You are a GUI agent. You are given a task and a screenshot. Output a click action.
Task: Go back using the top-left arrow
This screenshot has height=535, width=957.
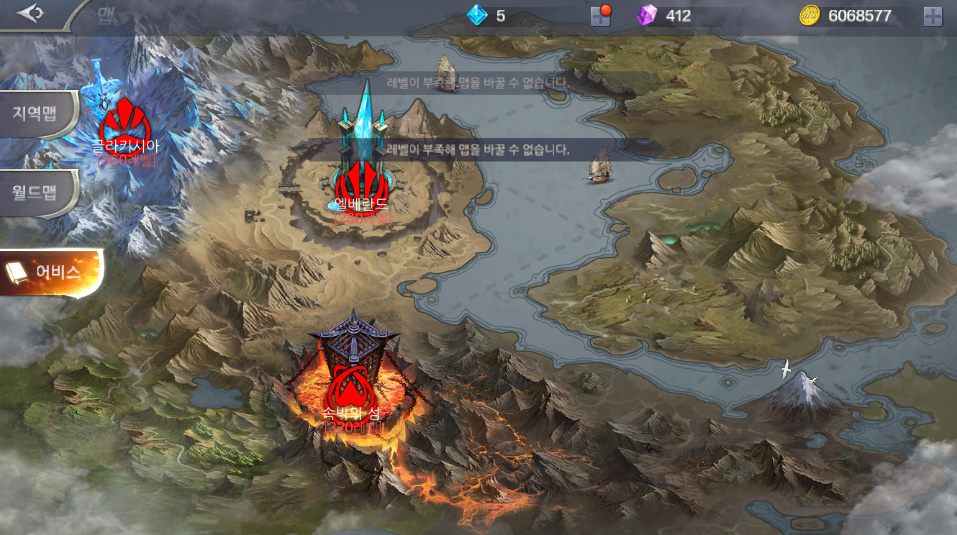click(30, 13)
